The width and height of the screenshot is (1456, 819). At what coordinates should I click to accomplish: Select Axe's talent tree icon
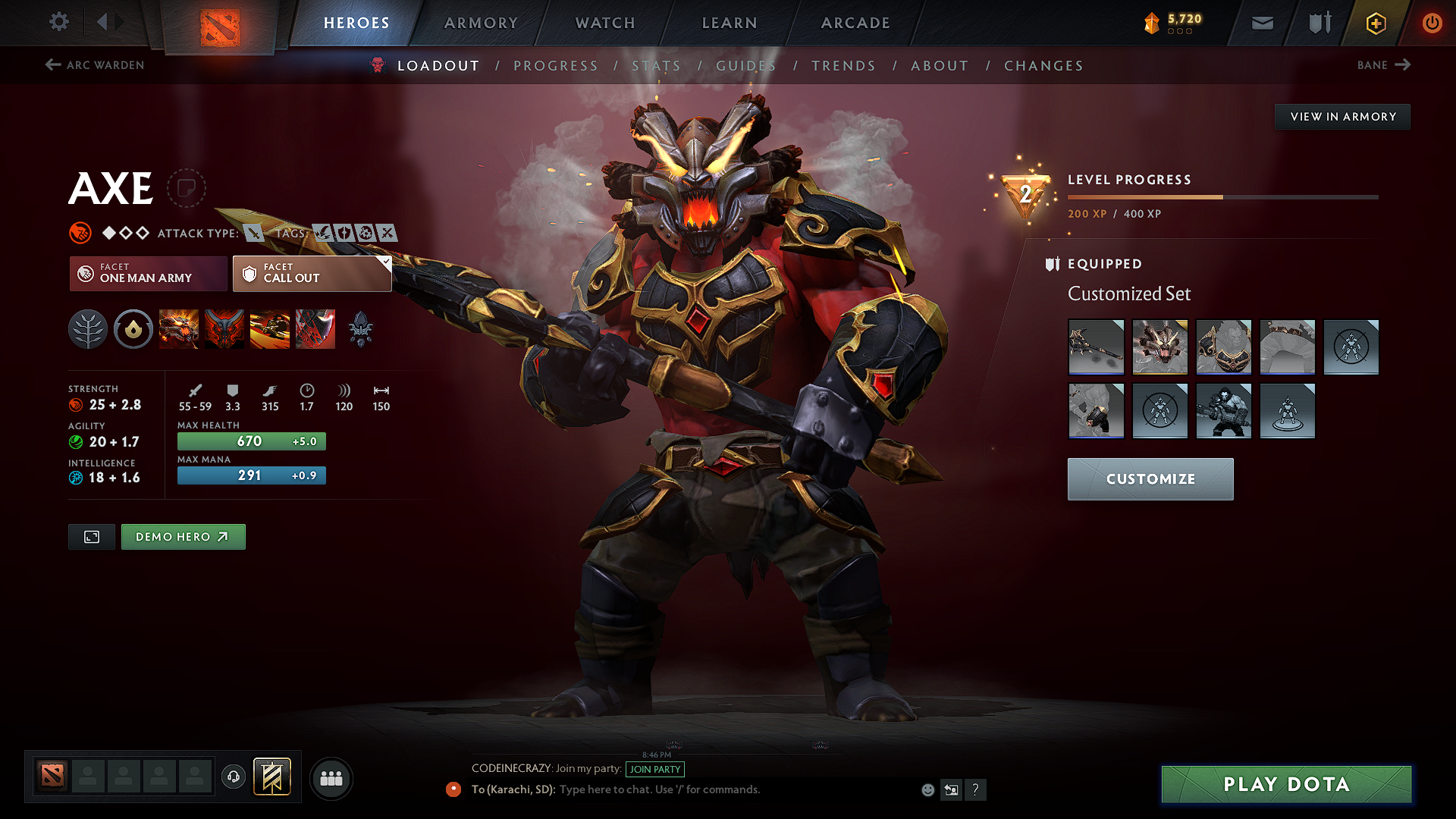pos(88,329)
